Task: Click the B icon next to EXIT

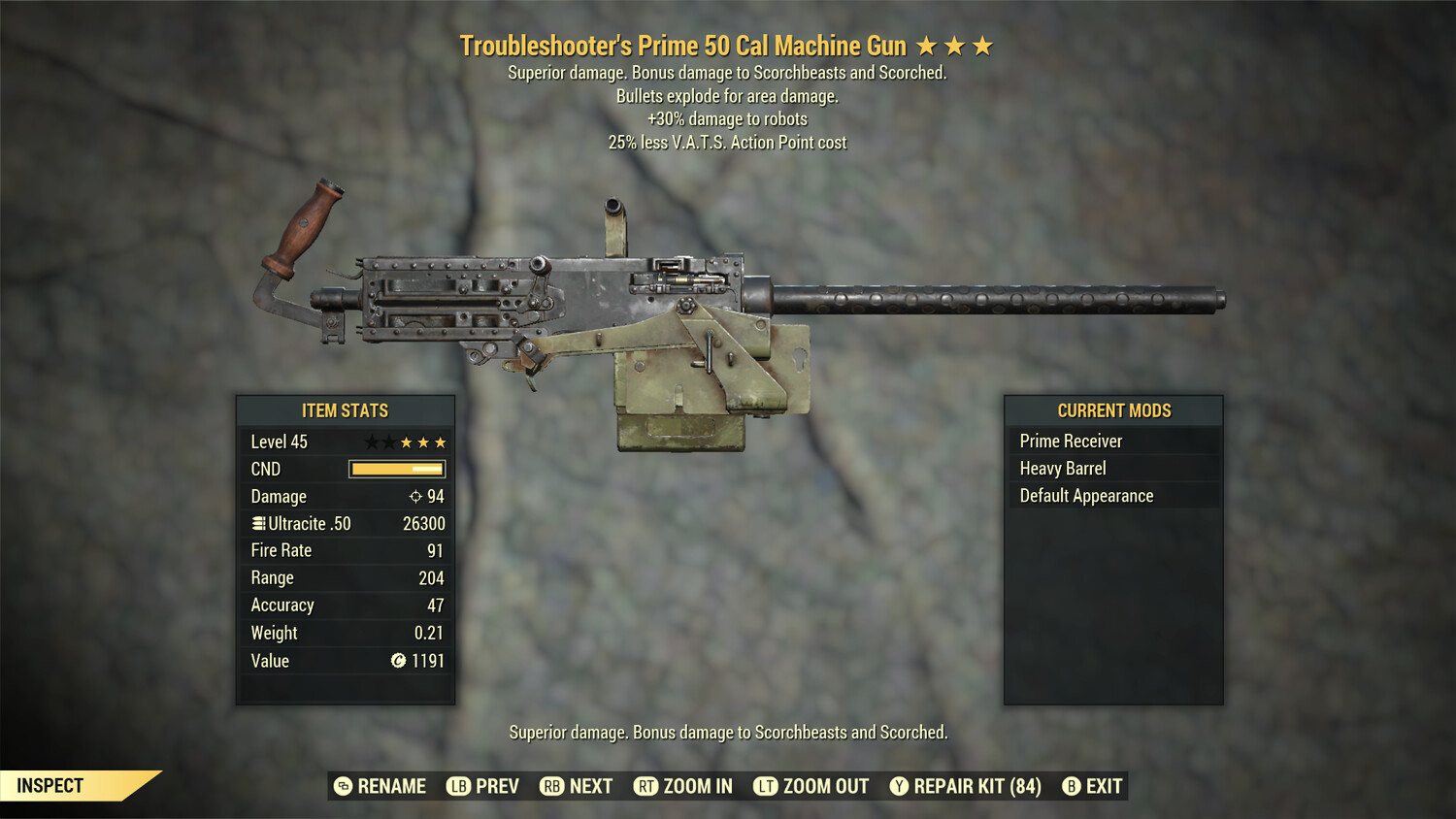Action: (x=1072, y=786)
